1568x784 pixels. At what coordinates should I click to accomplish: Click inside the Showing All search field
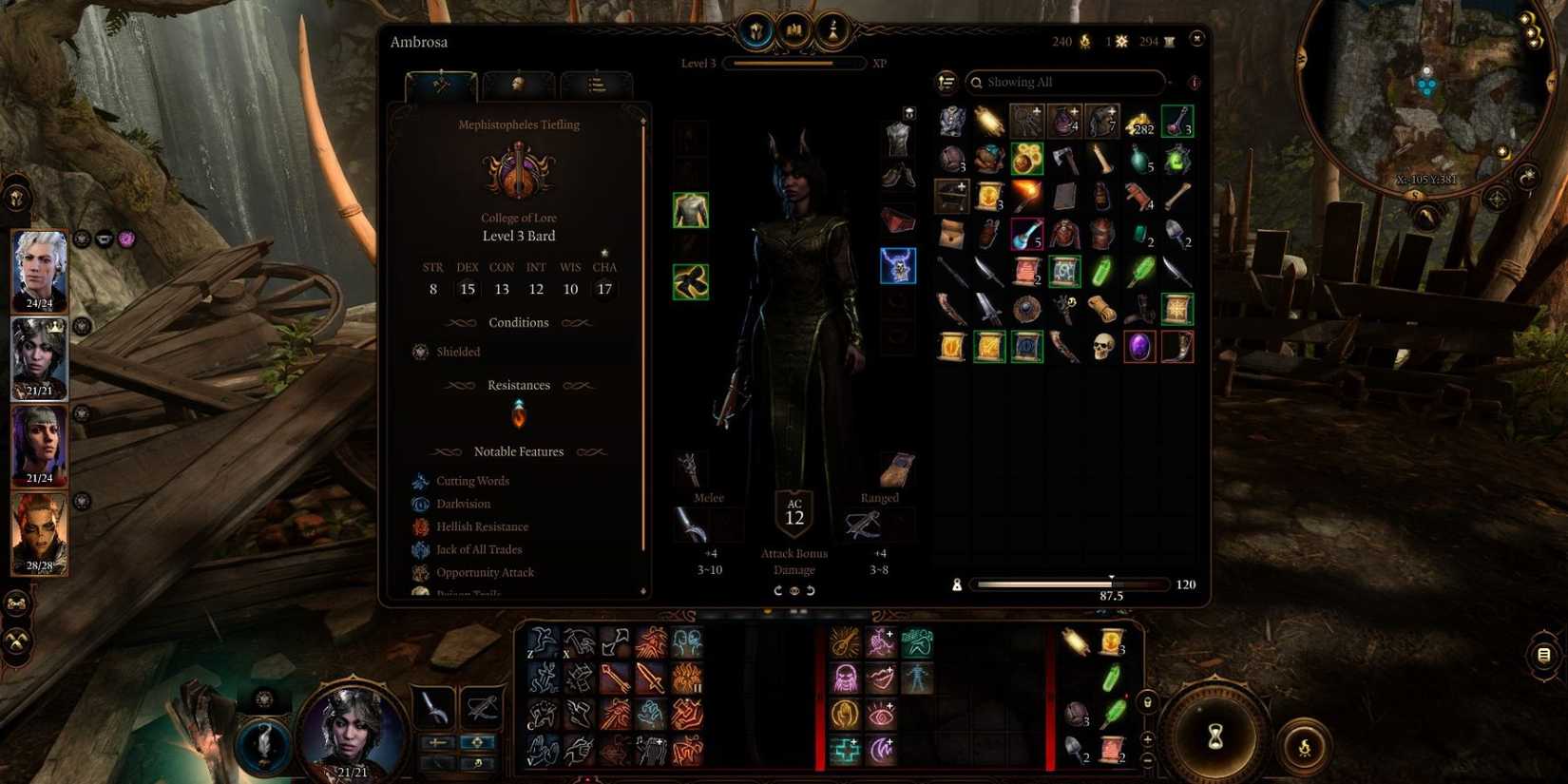[x=1064, y=82]
